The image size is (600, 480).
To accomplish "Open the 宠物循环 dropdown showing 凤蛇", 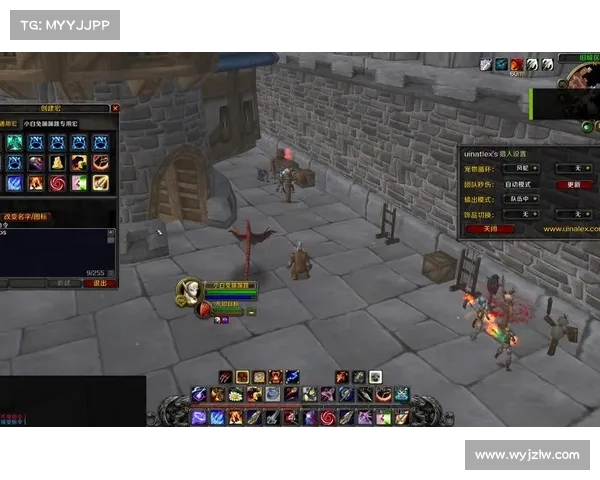I will [521, 168].
